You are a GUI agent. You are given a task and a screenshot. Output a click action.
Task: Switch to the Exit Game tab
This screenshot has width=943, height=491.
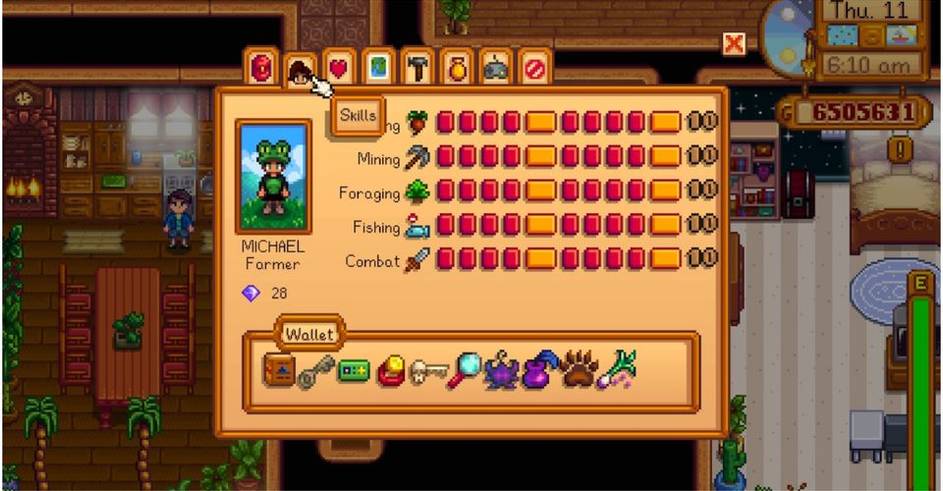pyautogui.click(x=534, y=69)
